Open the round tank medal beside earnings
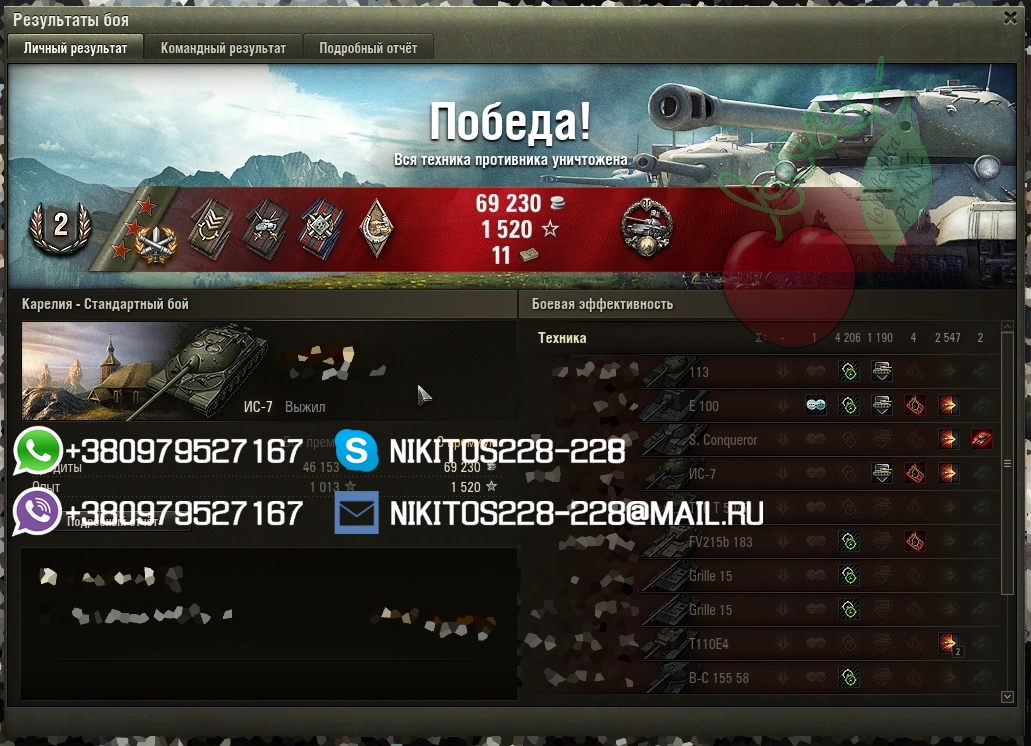The image size is (1031, 746). pyautogui.click(x=646, y=228)
